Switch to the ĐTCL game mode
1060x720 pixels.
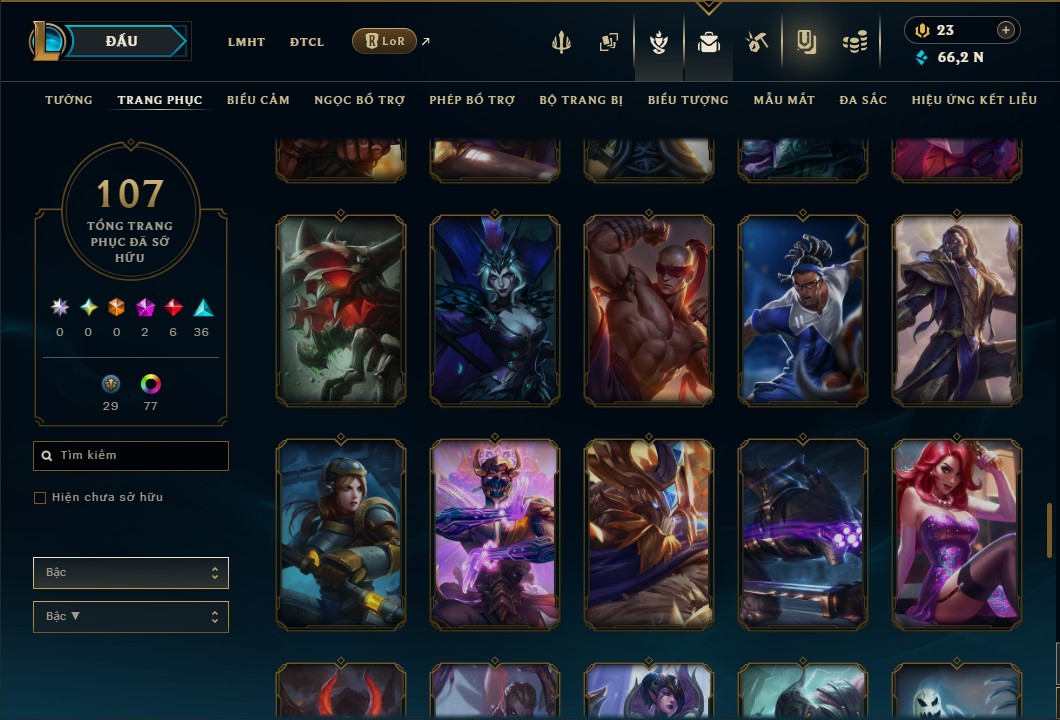(307, 42)
